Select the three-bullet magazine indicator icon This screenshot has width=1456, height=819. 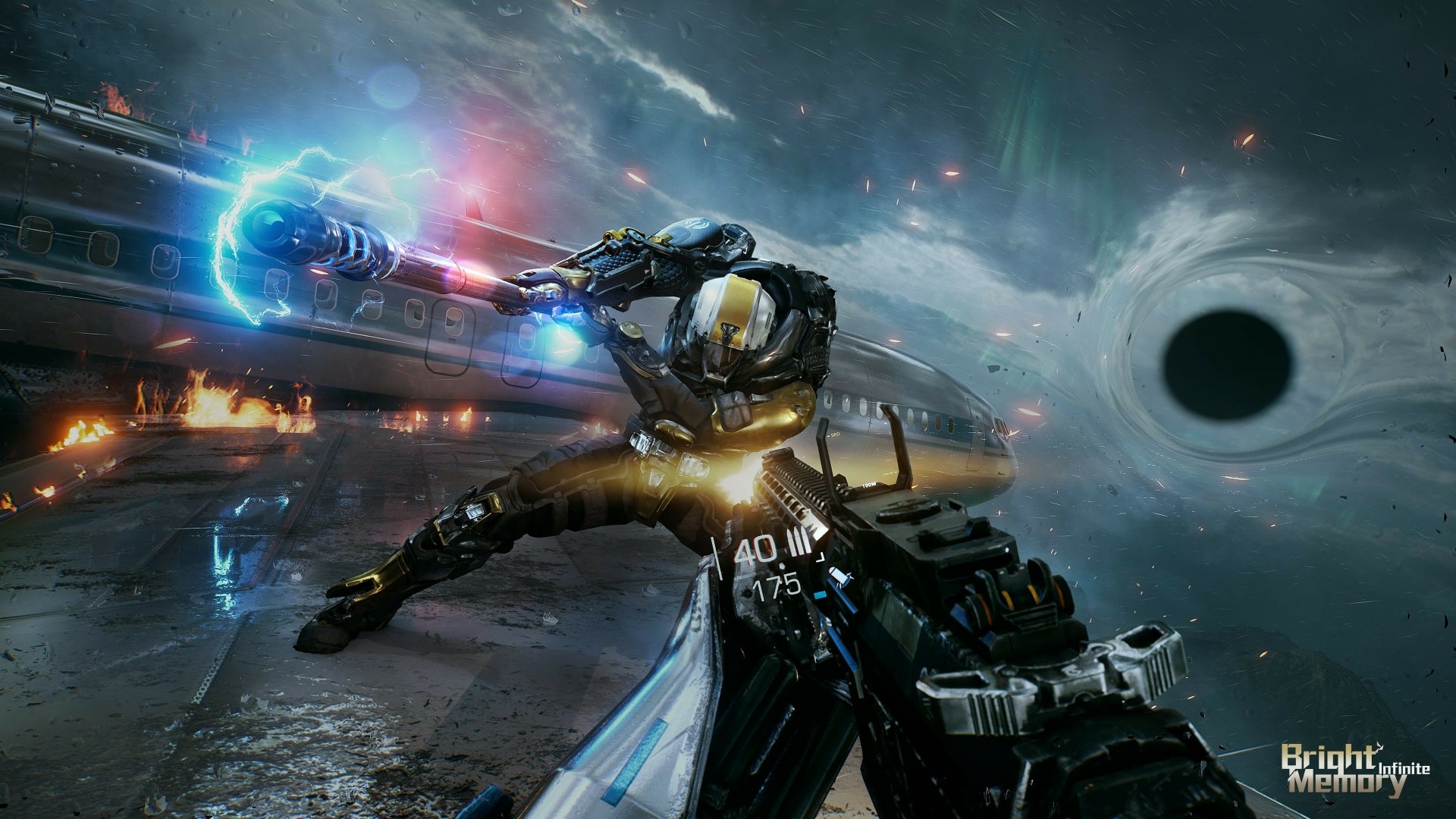(798, 542)
